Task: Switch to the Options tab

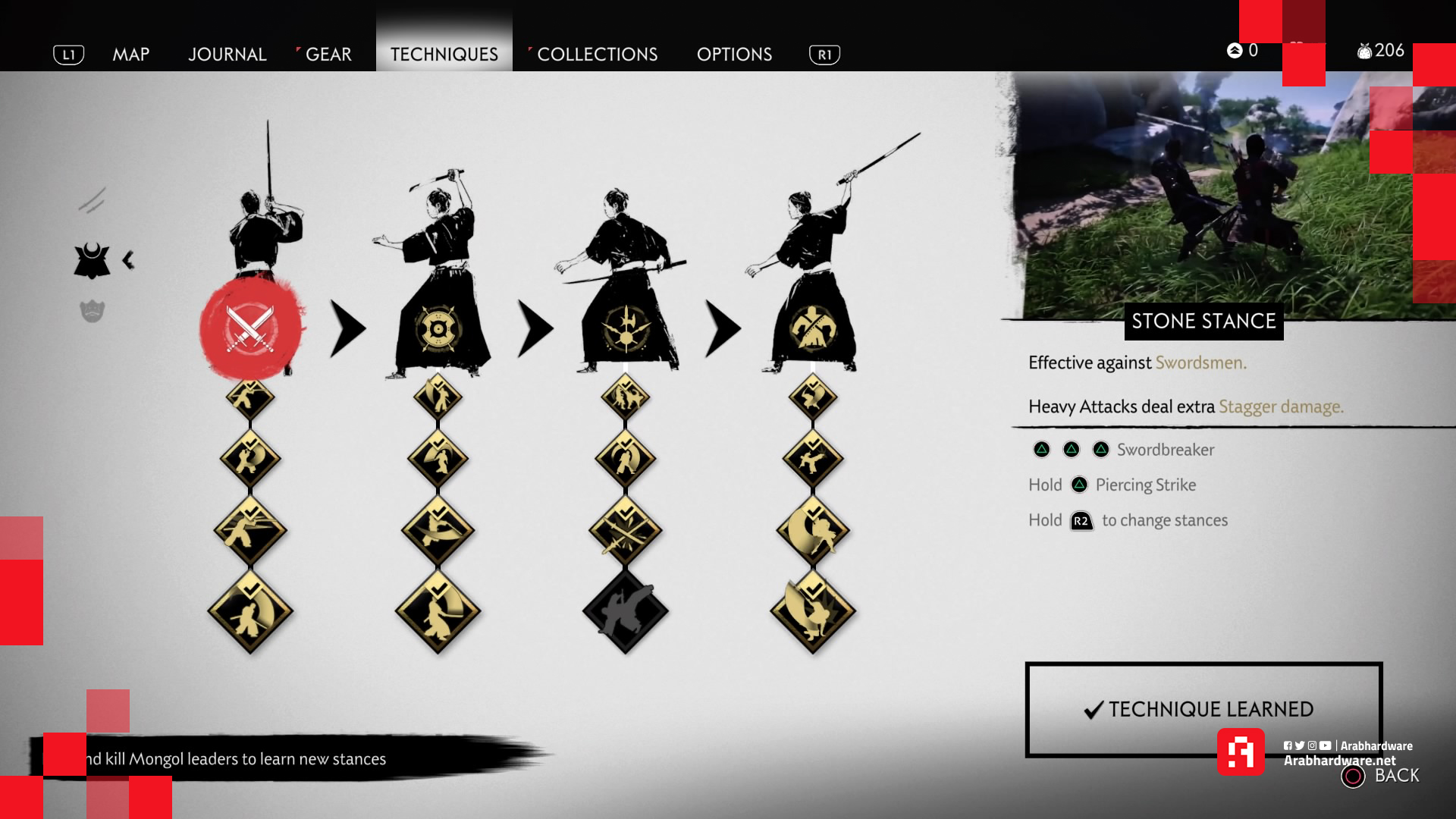Action: coord(734,55)
